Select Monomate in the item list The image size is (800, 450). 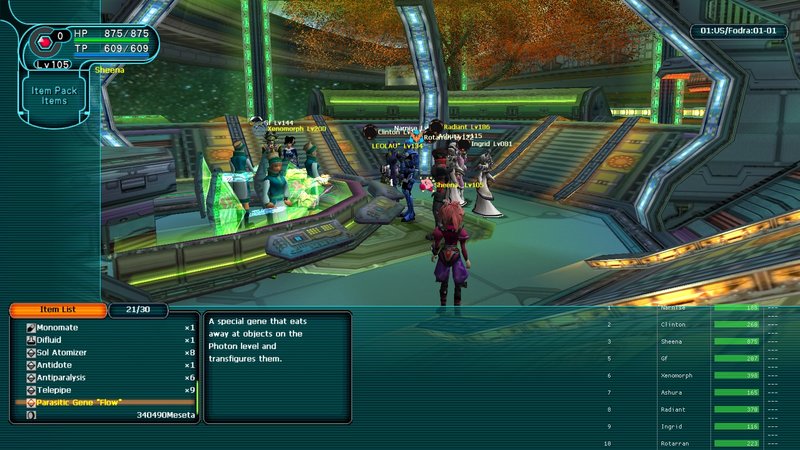pos(58,328)
